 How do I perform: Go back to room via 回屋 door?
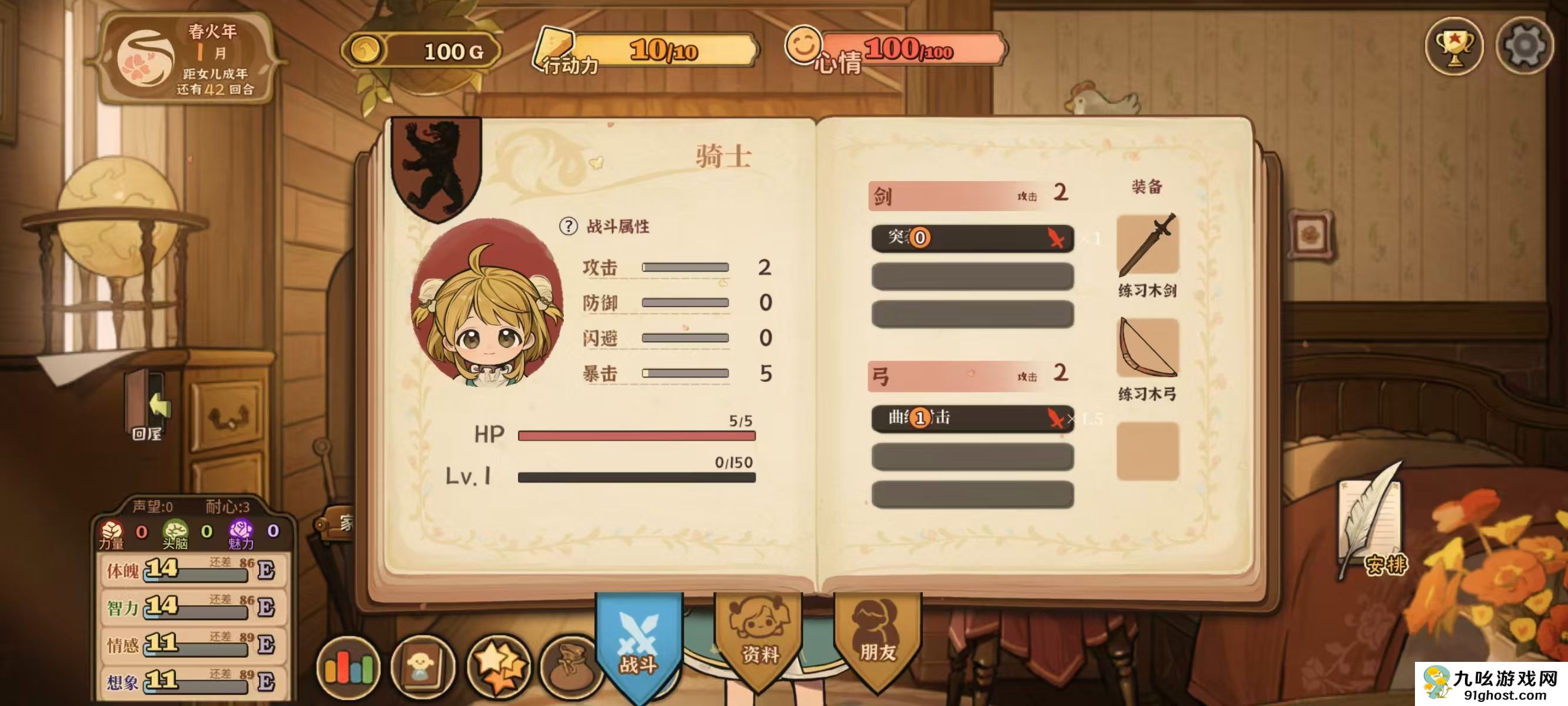148,407
